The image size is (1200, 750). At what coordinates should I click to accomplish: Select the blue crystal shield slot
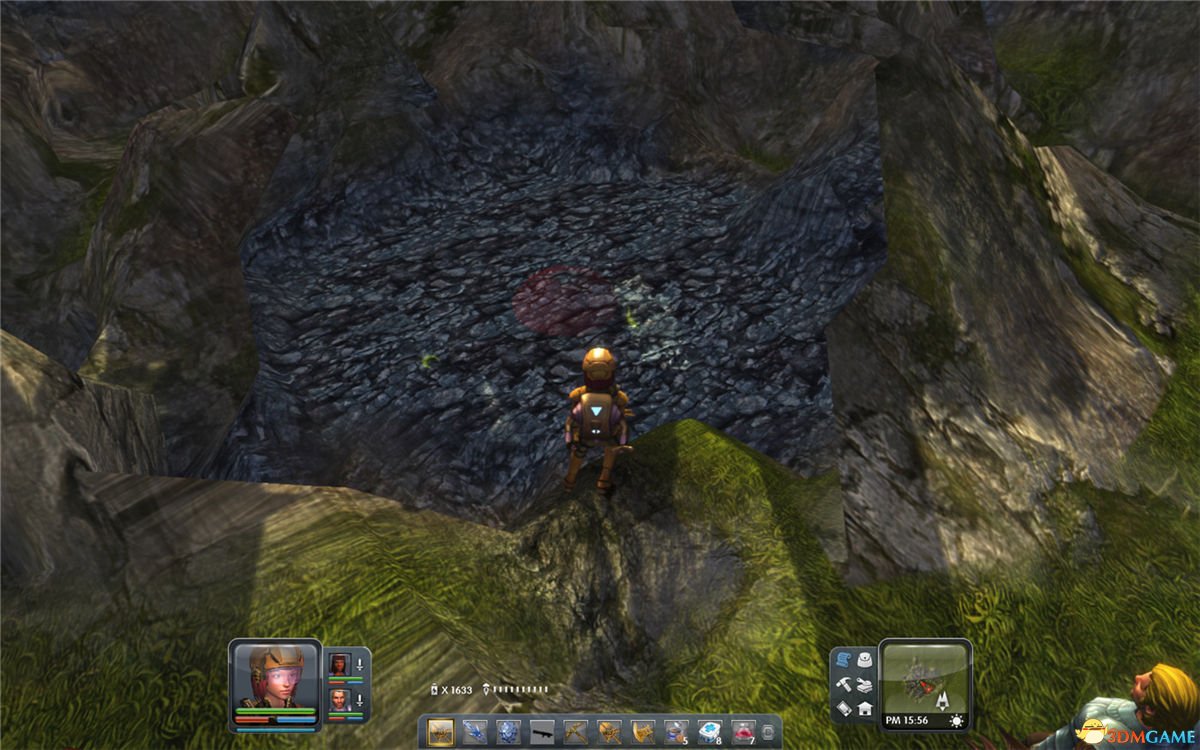point(508,731)
